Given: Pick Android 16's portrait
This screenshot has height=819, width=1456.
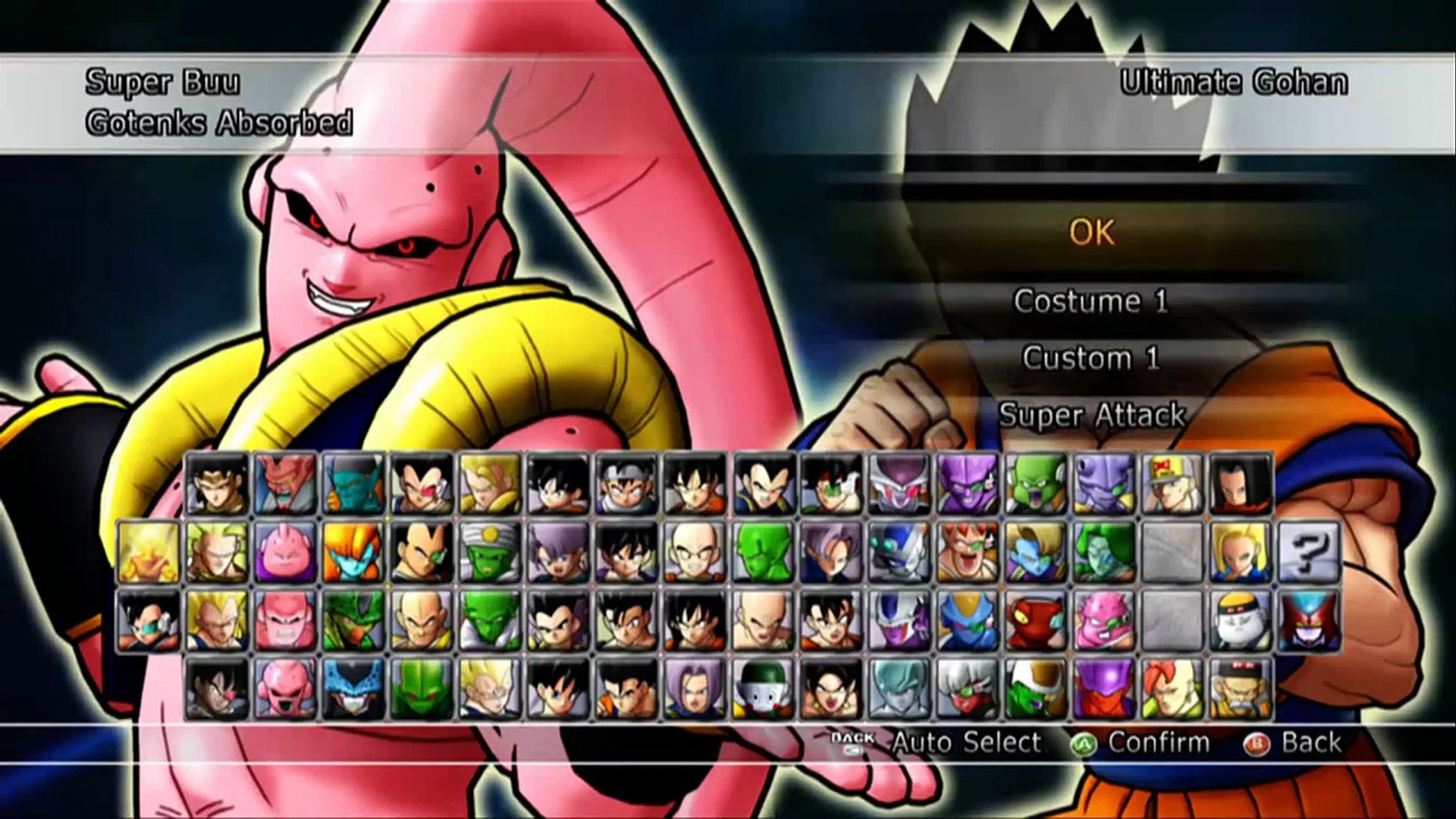Looking at the screenshot, I should [1172, 689].
